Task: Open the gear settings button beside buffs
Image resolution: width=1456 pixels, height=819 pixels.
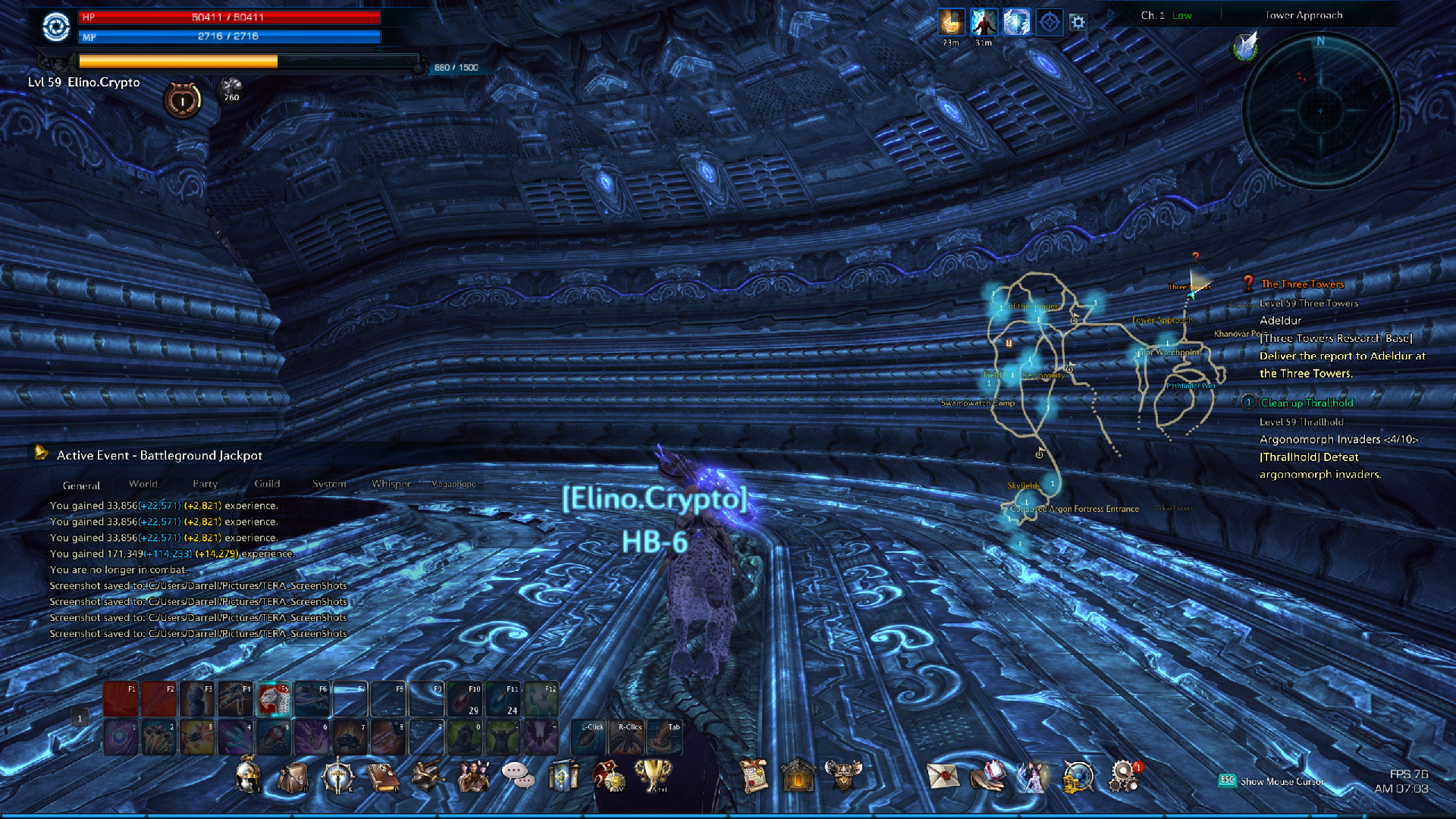Action: (1078, 23)
